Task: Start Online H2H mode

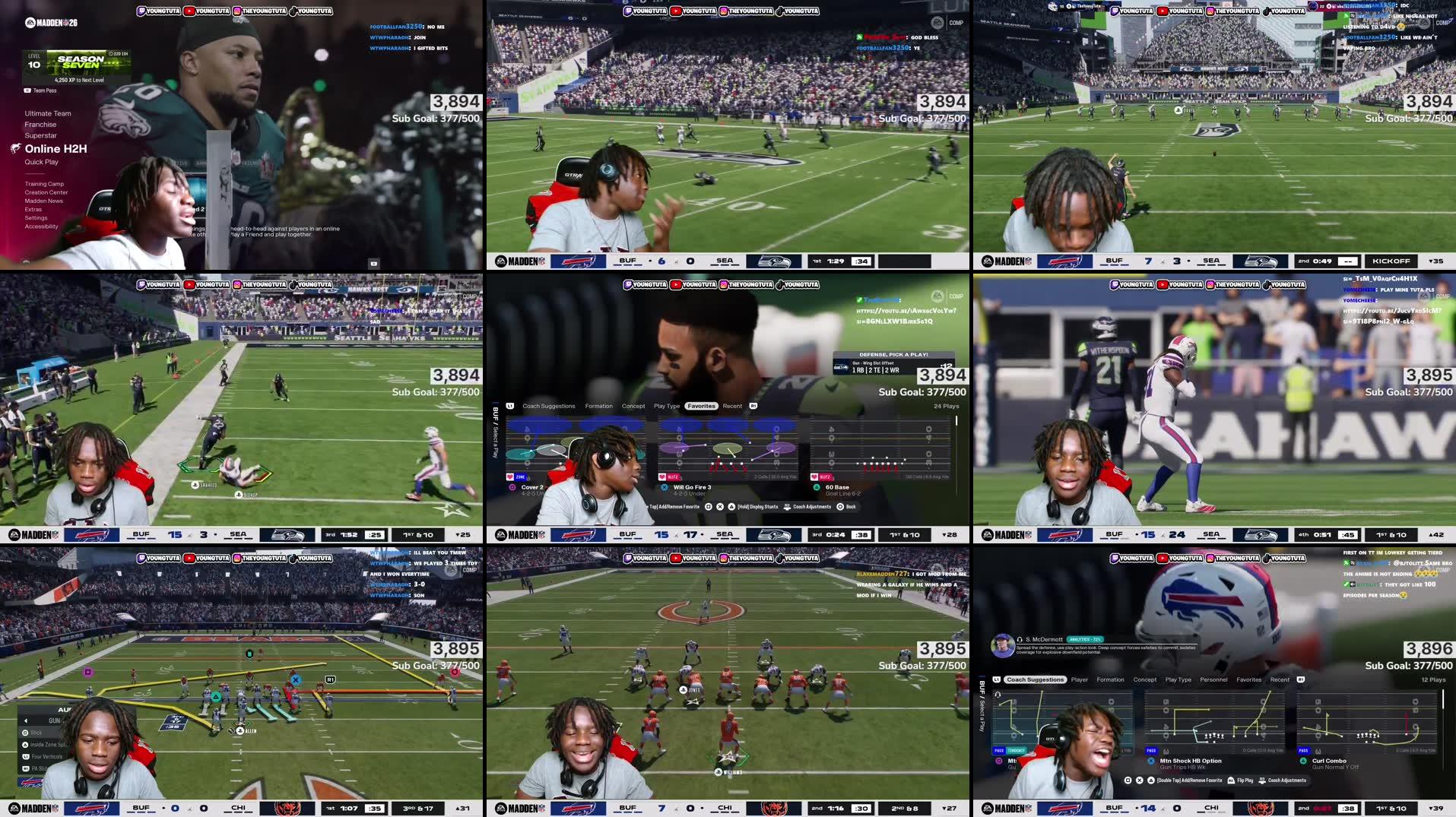Action: 56,149
